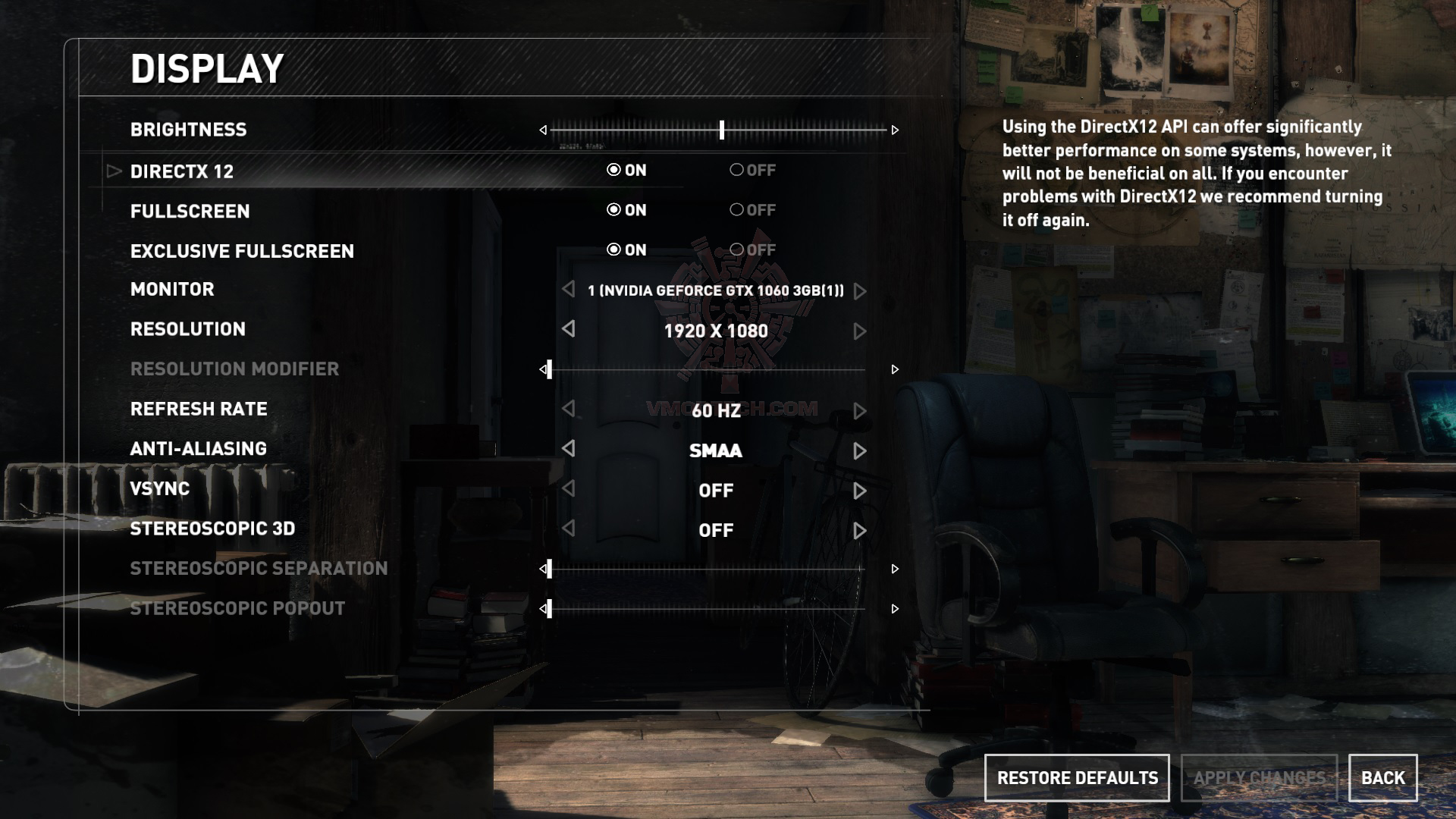Restore default display settings
The image size is (1456, 819).
point(1077,778)
